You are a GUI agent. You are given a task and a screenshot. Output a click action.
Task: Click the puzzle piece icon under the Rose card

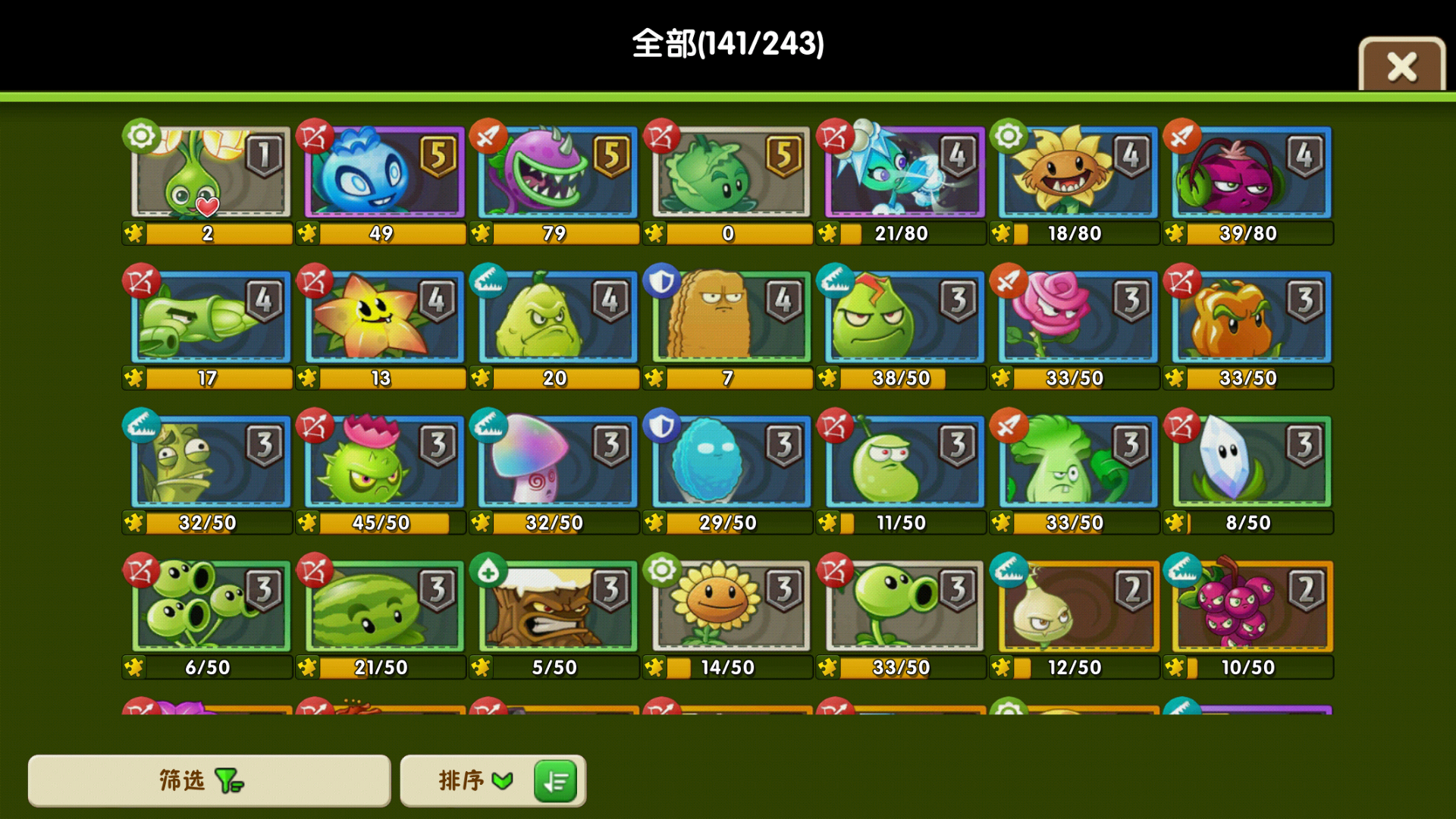pyautogui.click(x=1002, y=378)
